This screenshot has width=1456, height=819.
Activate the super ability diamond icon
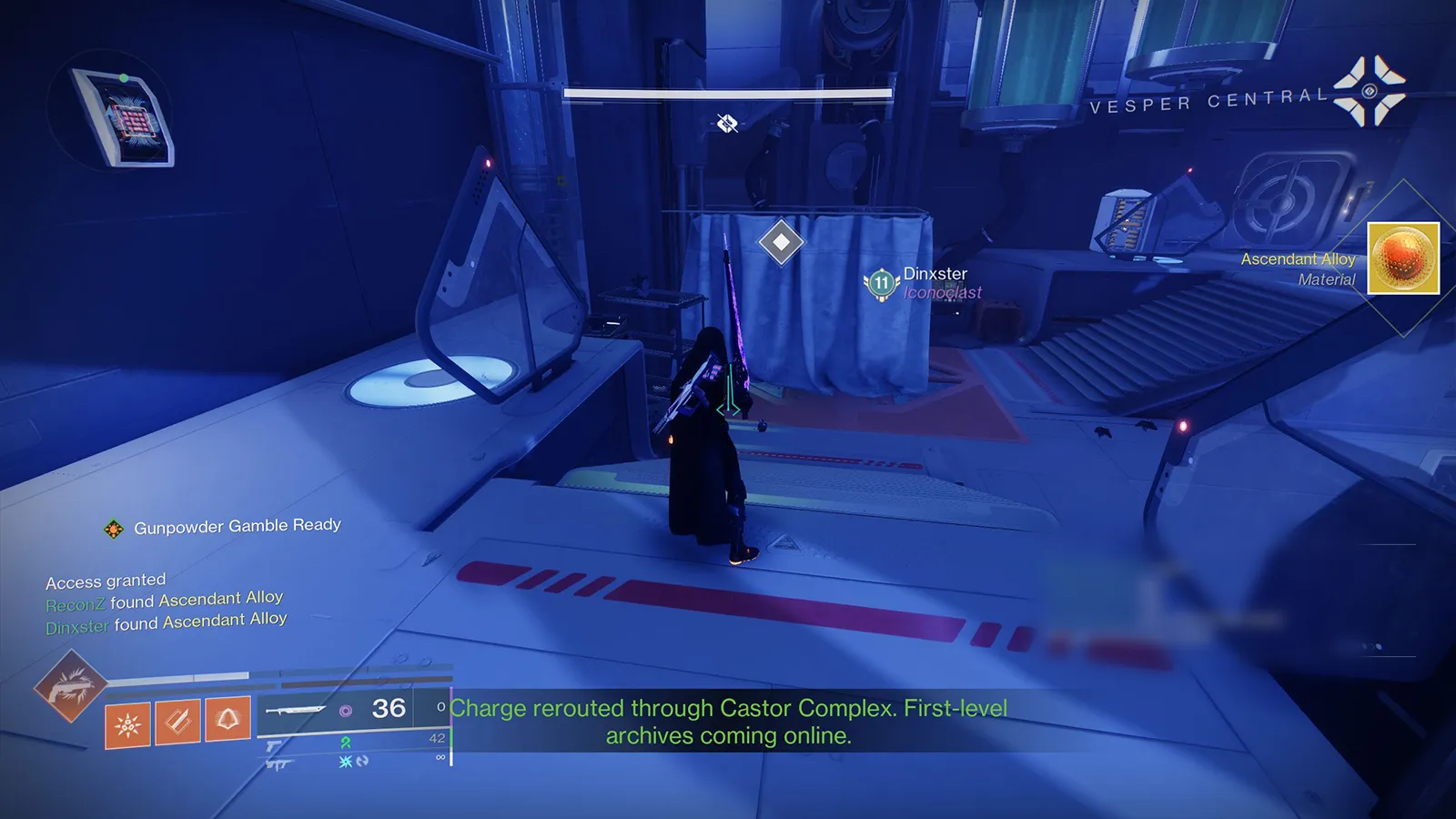tap(70, 686)
